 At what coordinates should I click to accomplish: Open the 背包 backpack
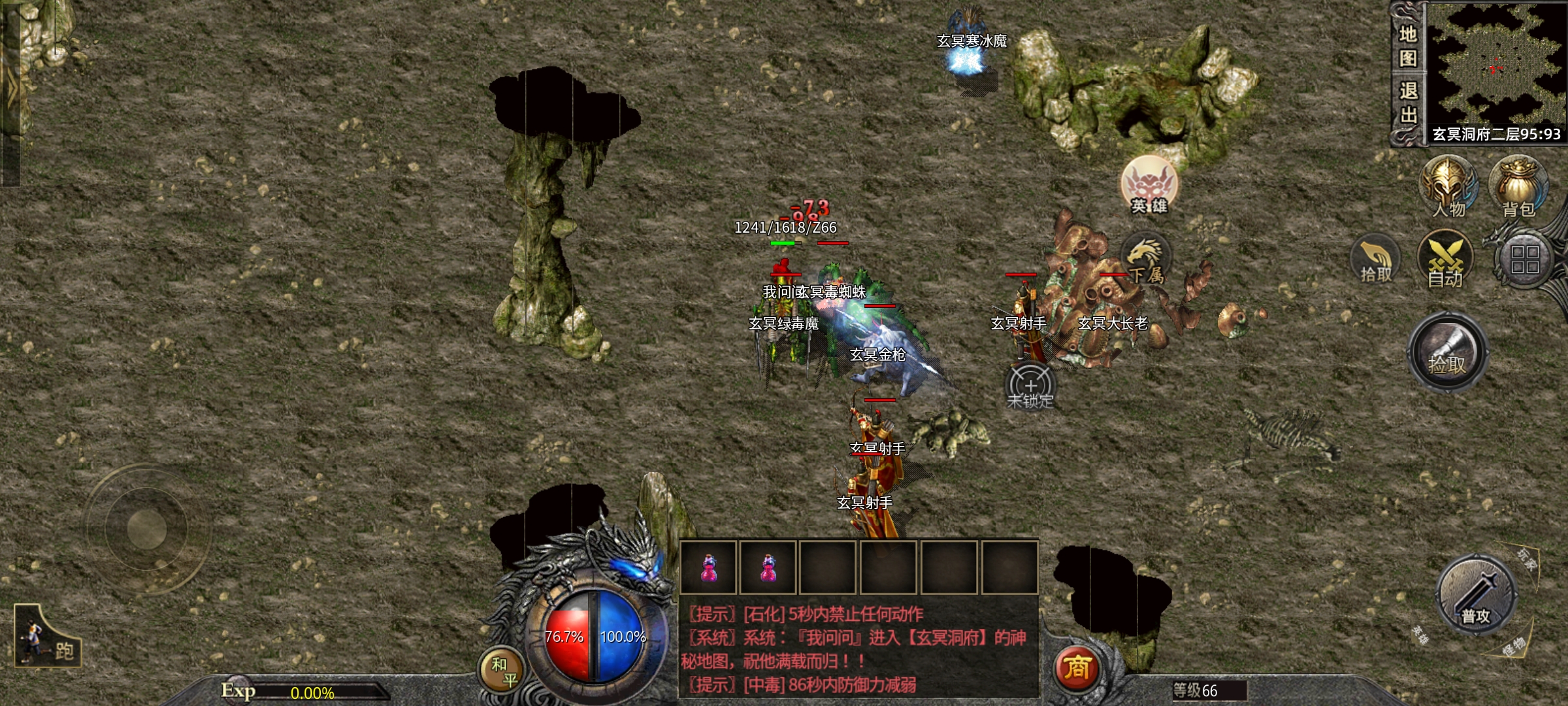[x=1518, y=186]
